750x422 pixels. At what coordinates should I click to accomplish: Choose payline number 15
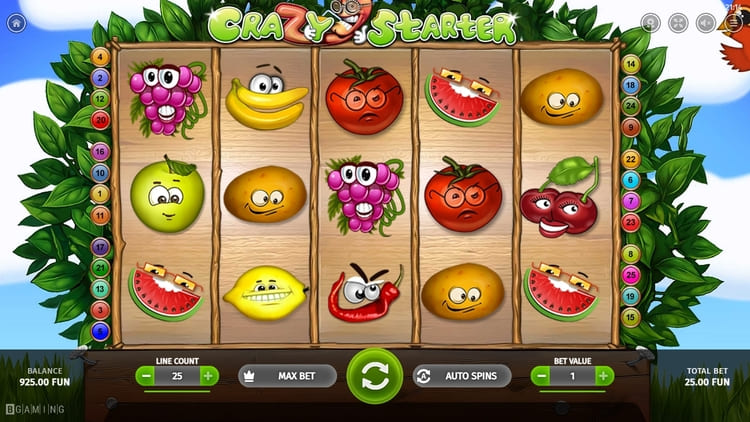(630, 316)
